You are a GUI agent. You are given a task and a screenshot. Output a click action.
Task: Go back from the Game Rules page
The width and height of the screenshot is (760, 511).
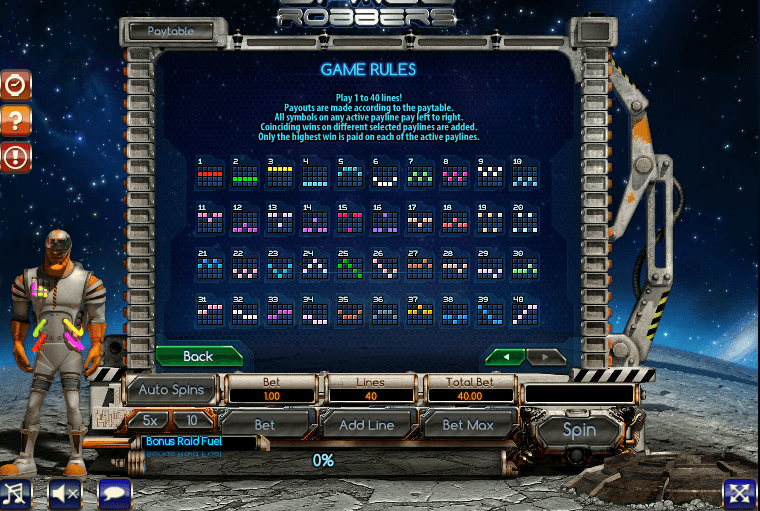[198, 356]
